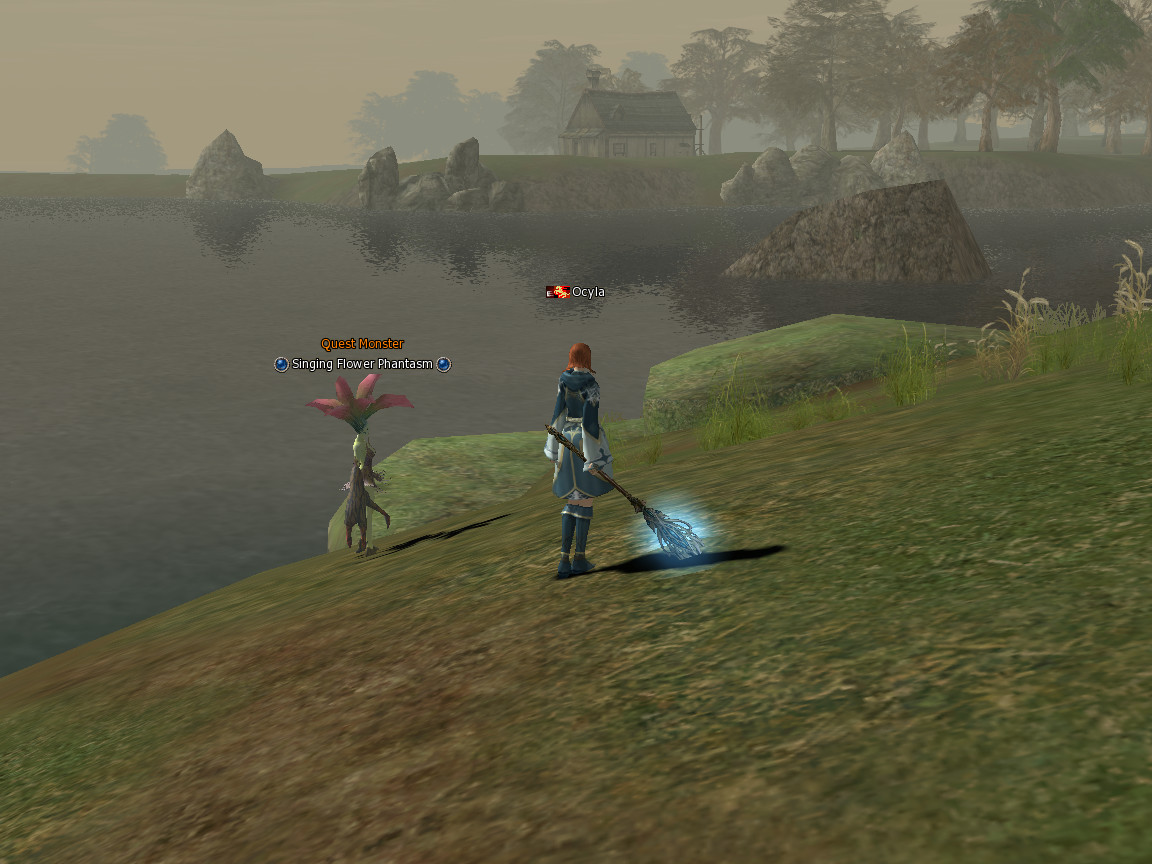Select the Singing Flower Phantasm nameplate
Viewport: 1152px width, 864px height.
pyautogui.click(x=362, y=364)
